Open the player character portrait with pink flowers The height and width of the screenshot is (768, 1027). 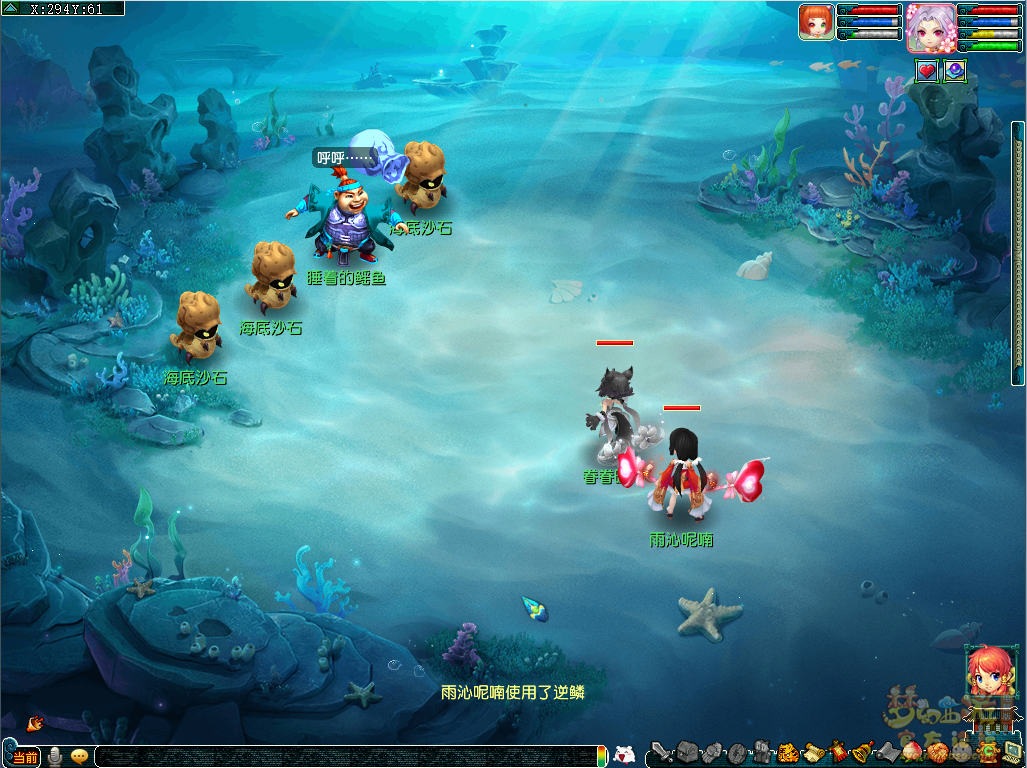930,27
